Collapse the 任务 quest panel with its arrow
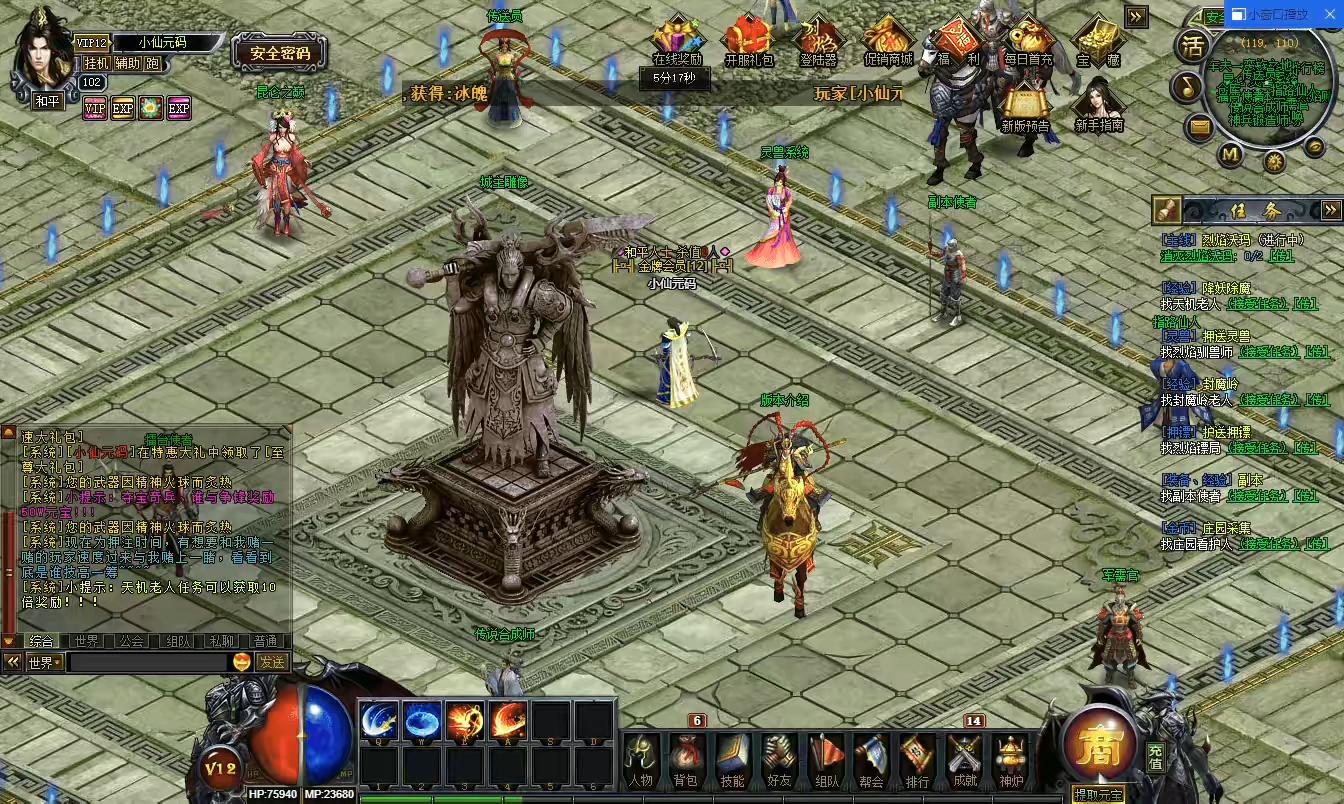 [1333, 211]
